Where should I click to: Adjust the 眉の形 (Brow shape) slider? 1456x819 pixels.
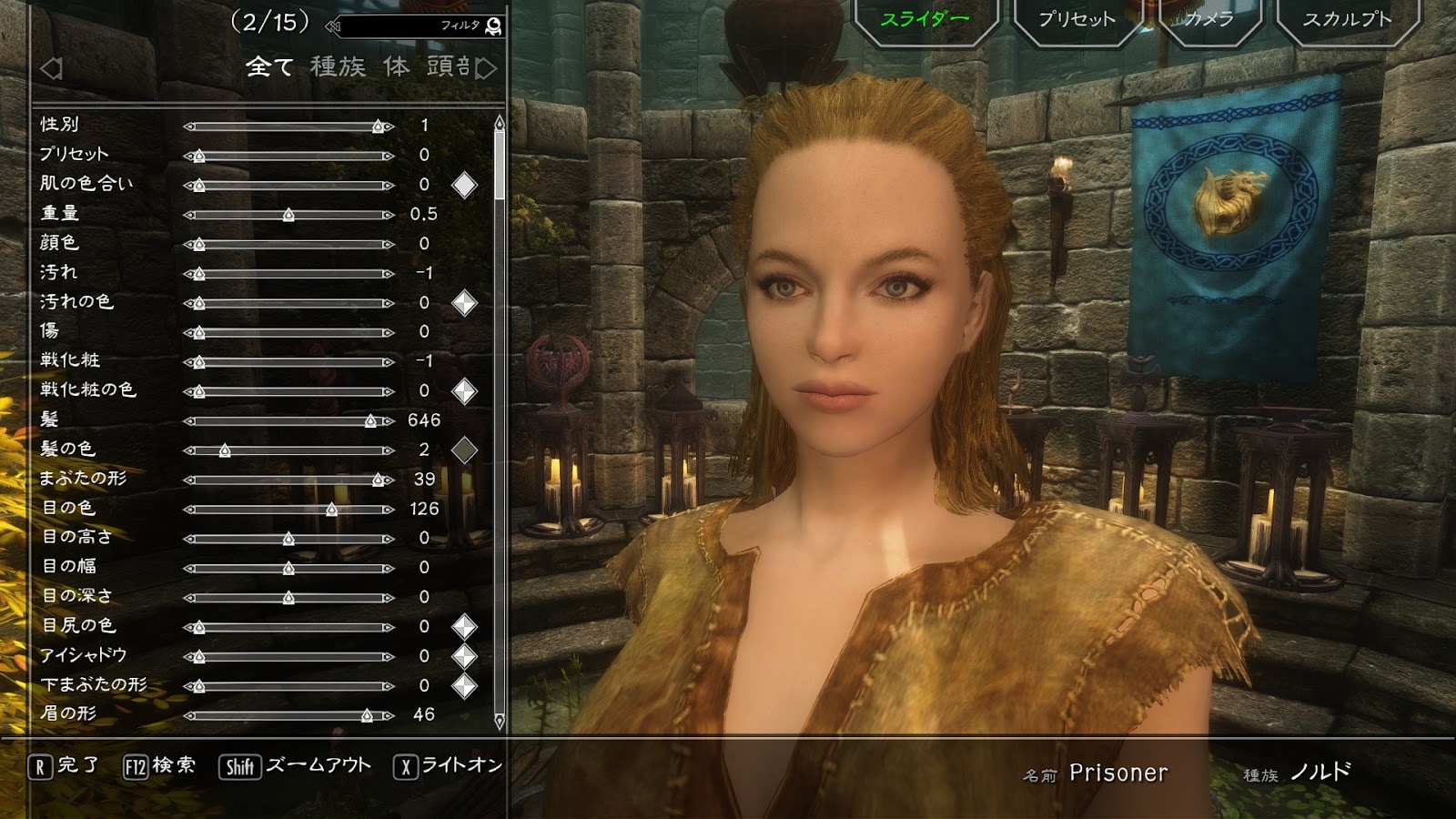[288, 715]
